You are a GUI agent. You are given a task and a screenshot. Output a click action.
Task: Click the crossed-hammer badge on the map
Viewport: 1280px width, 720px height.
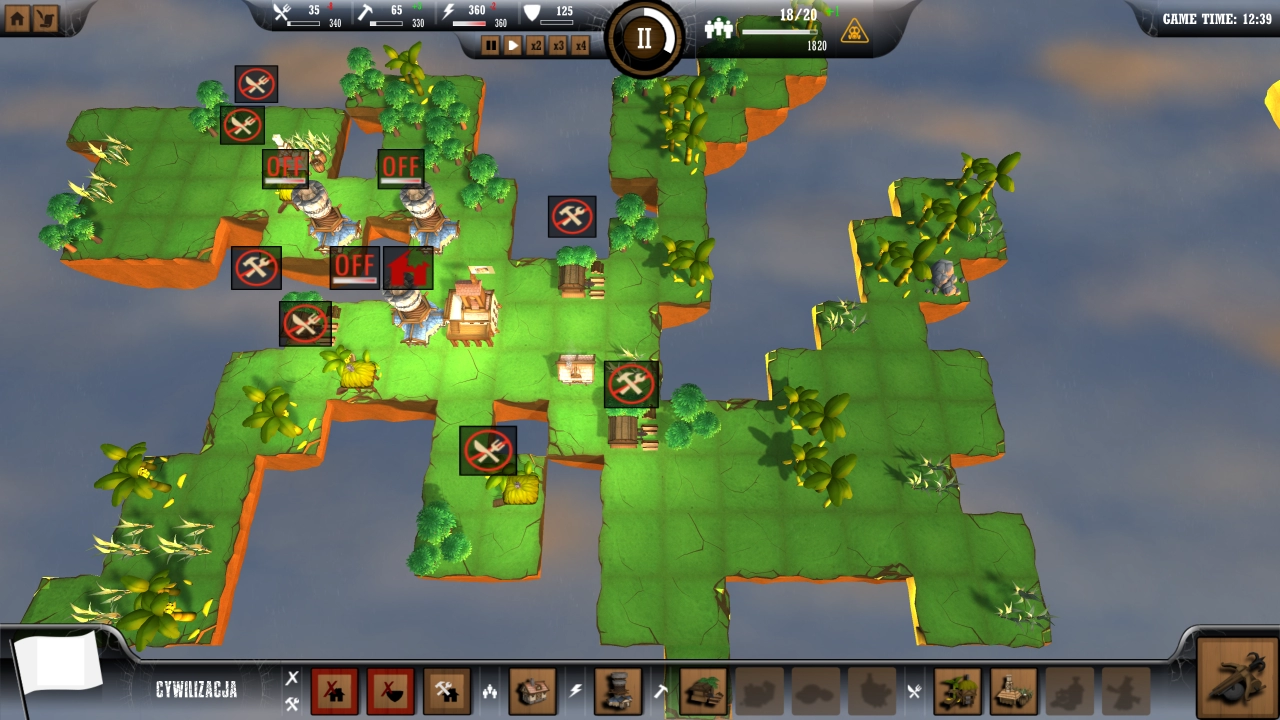click(x=572, y=216)
